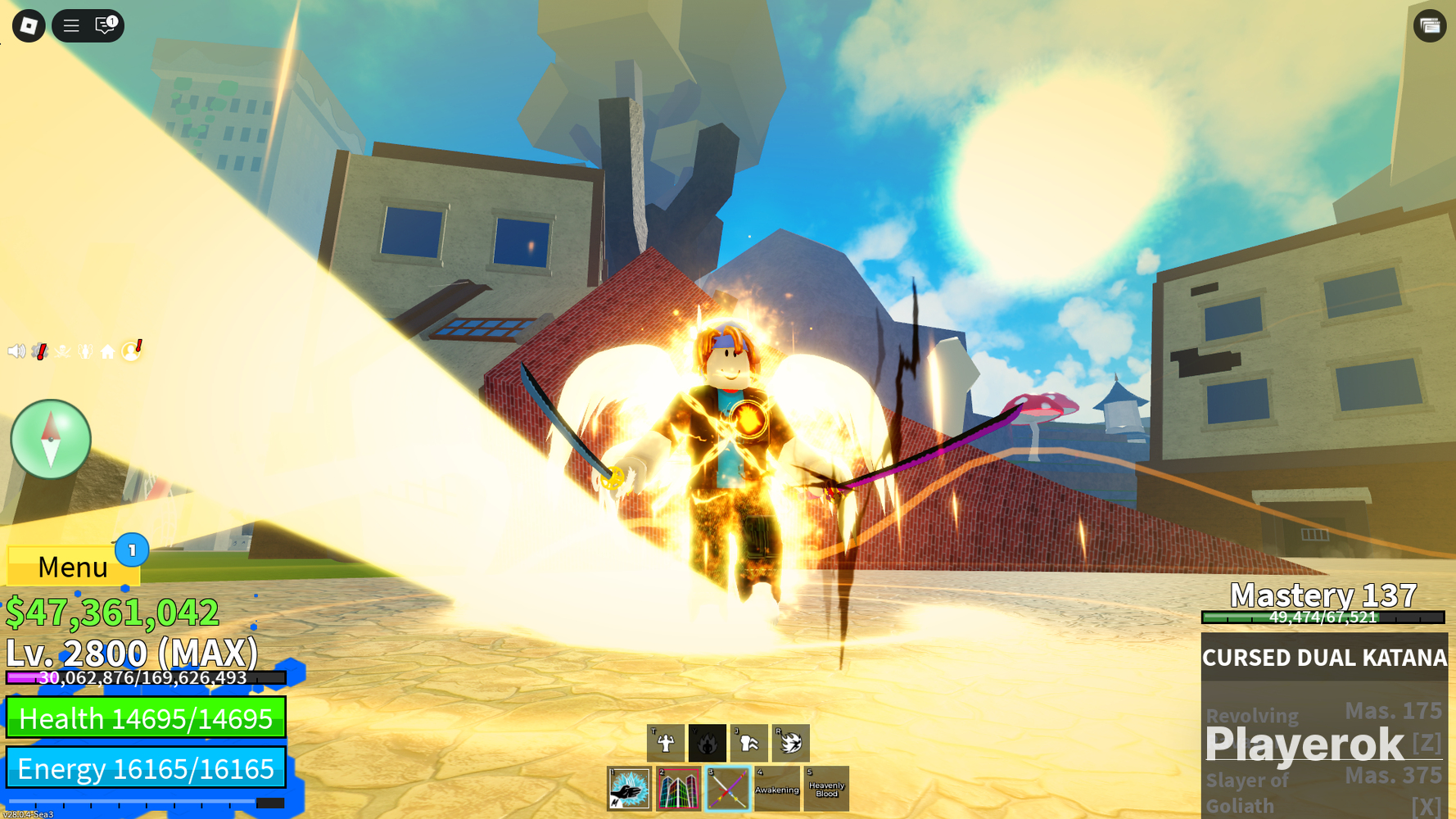
Task: Toggle the speaker sound icon
Action: [x=16, y=351]
